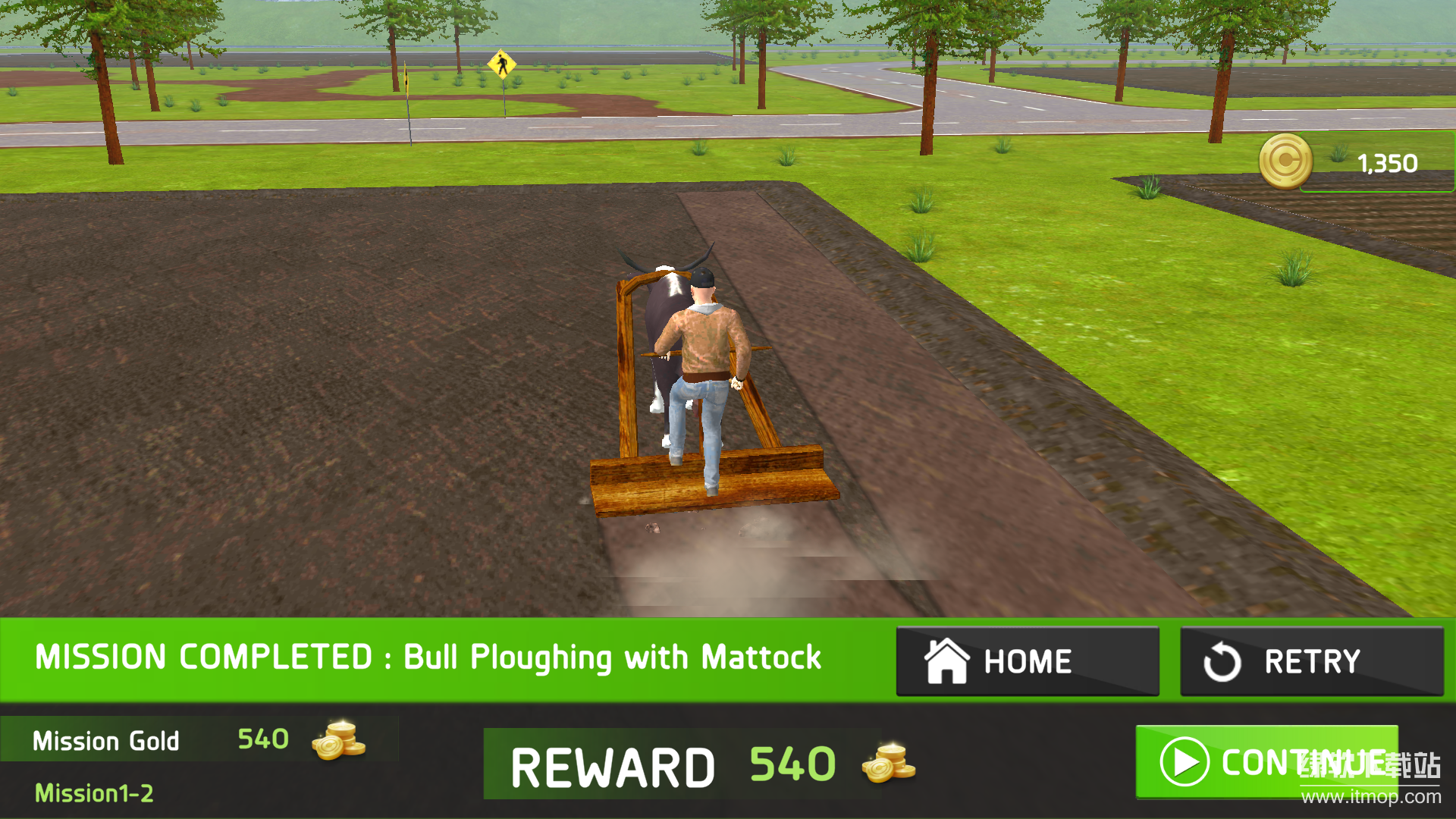Continue to the next mission

pos(1266,761)
